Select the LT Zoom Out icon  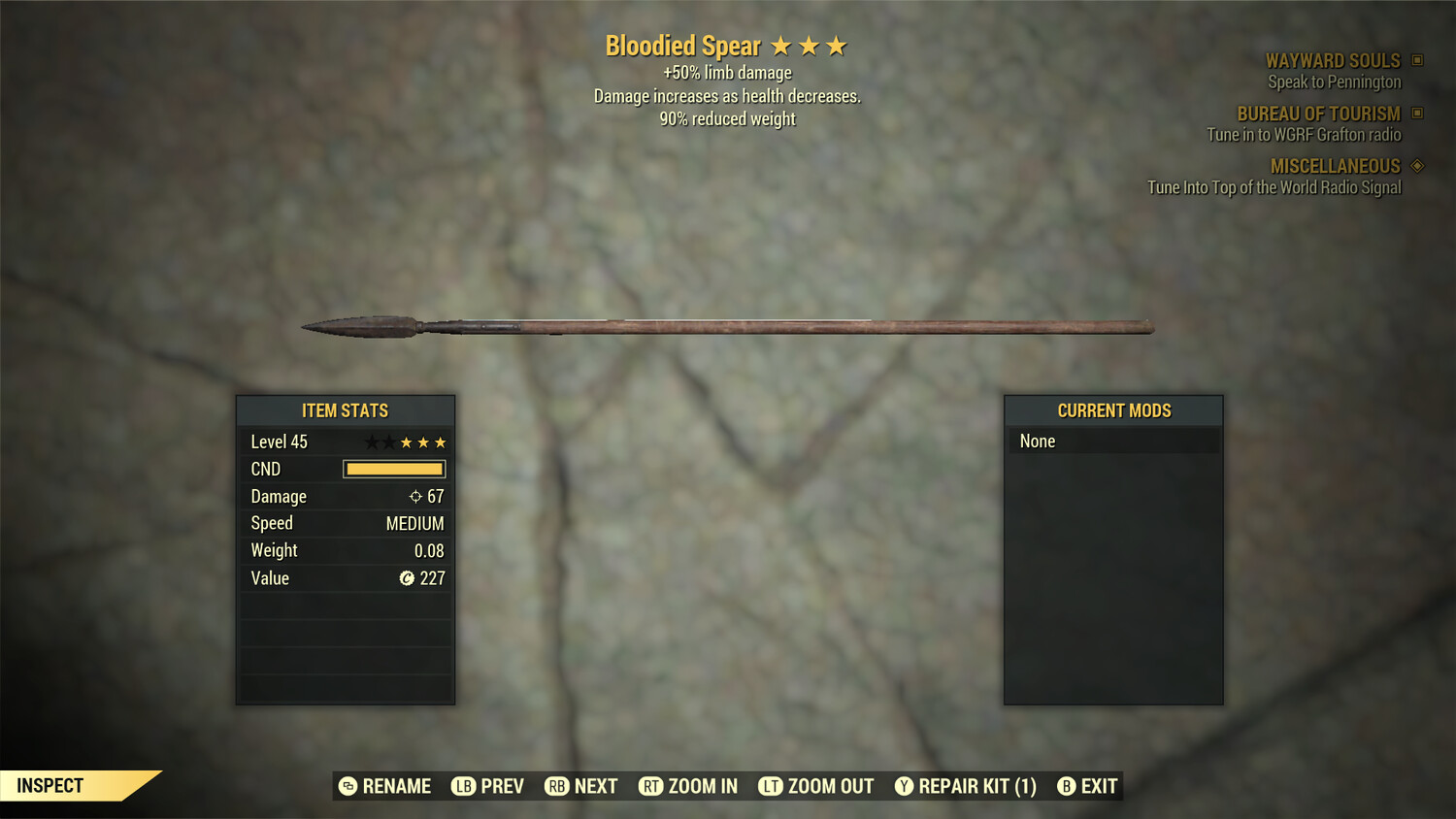772,786
